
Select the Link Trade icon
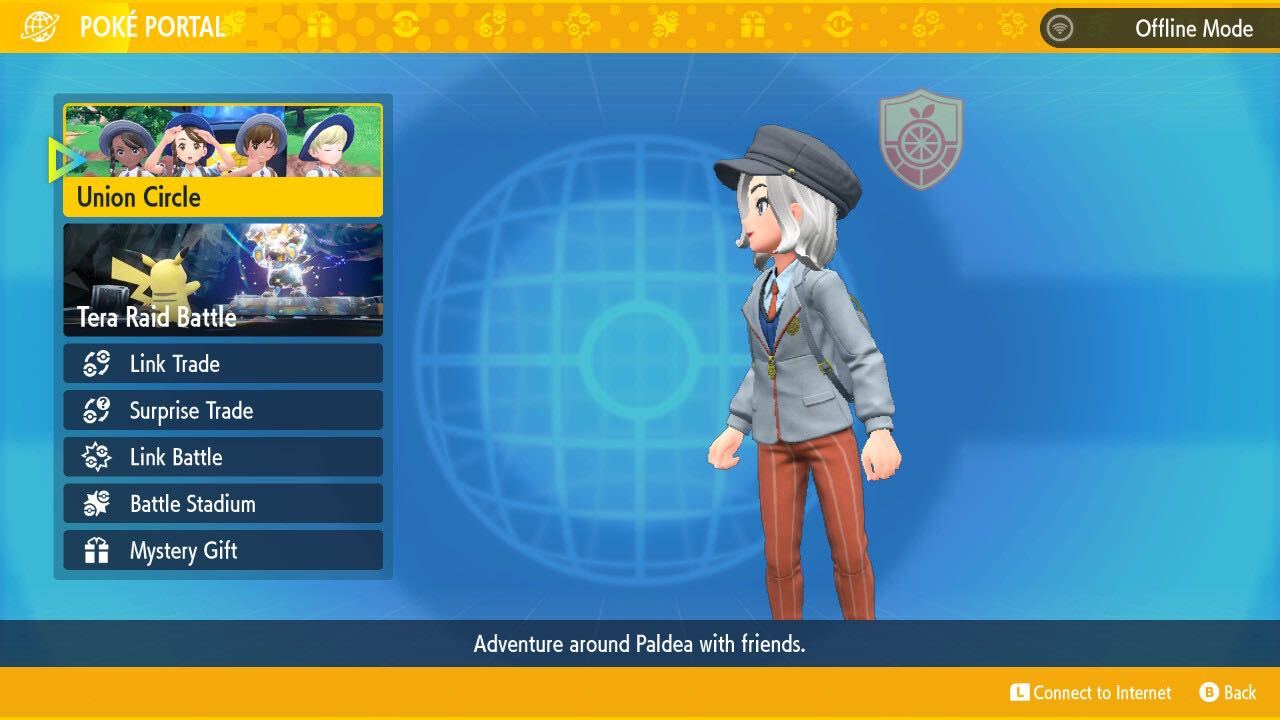point(95,363)
